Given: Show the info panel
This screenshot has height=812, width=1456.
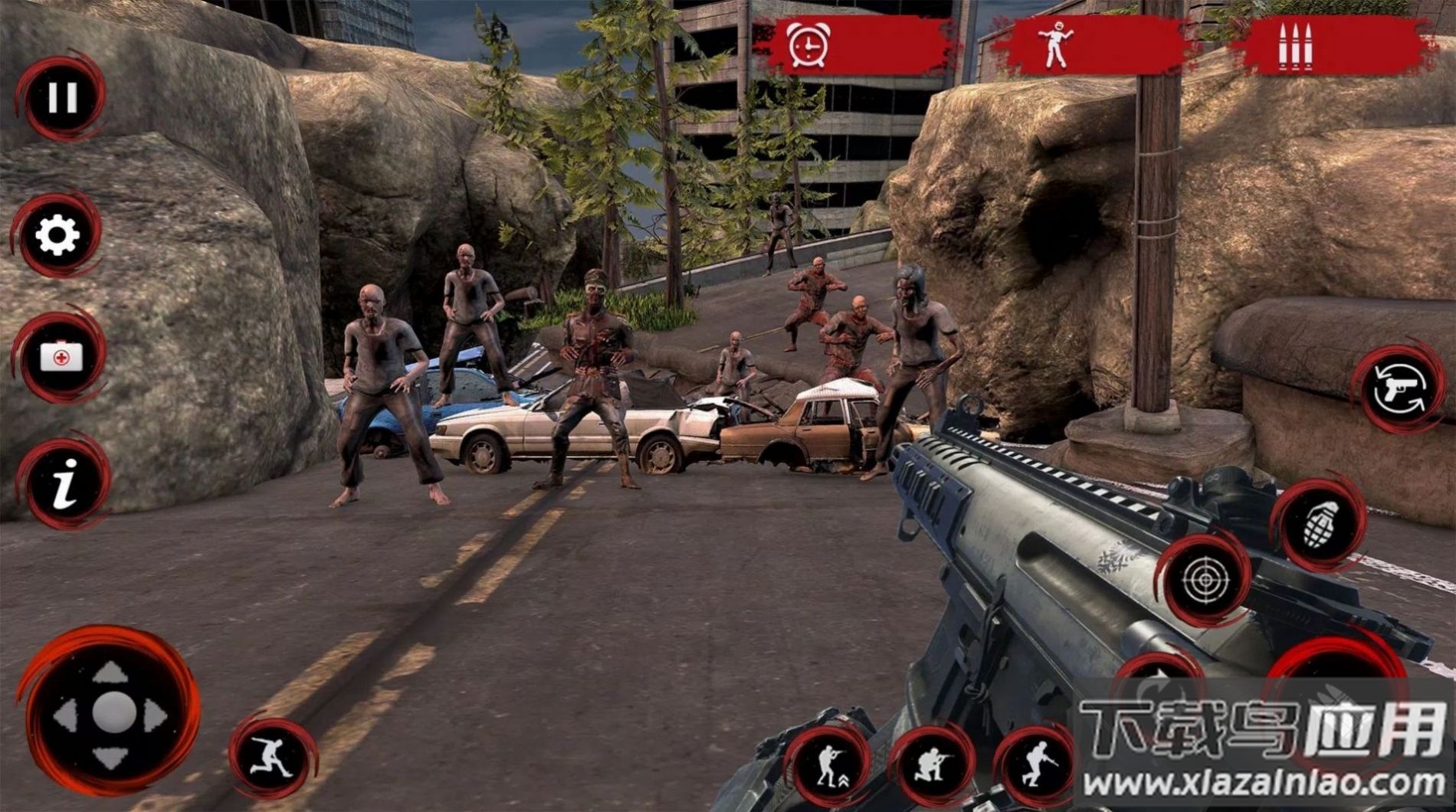Looking at the screenshot, I should 64,483.
